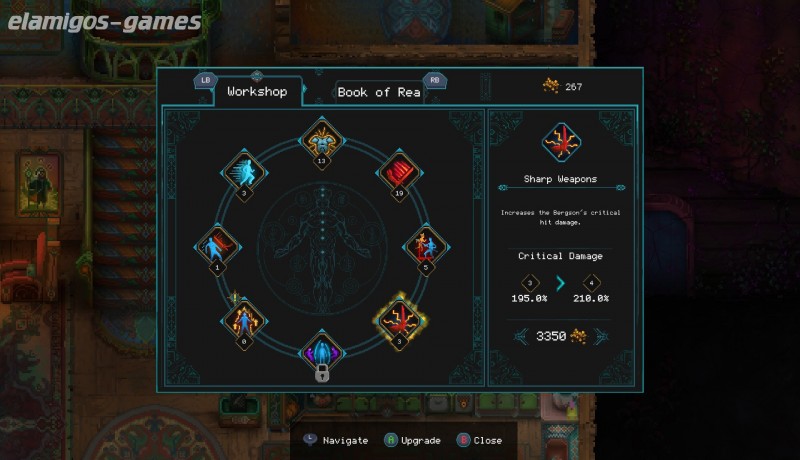Buy the upgrade for 3350 gold

tap(559, 337)
